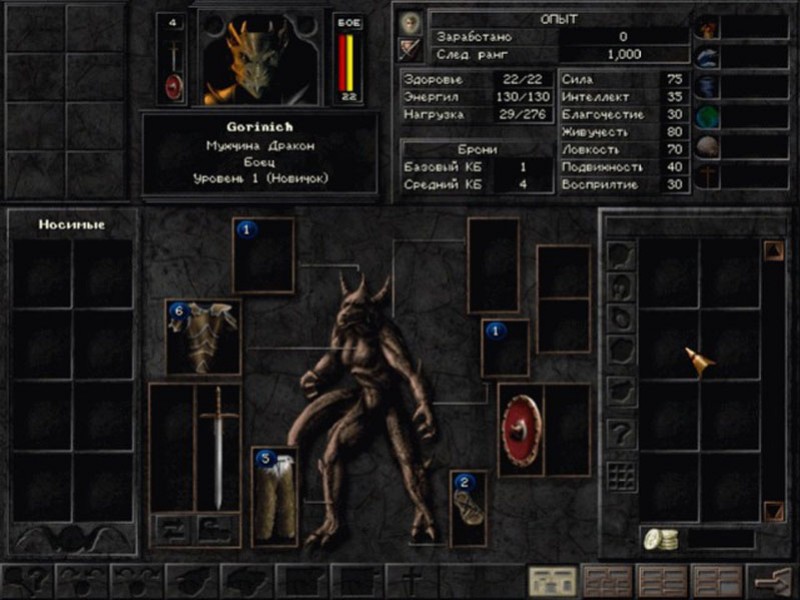Select the sandal in the feet slot
Image resolution: width=800 pixels, height=600 pixels.
(468, 508)
